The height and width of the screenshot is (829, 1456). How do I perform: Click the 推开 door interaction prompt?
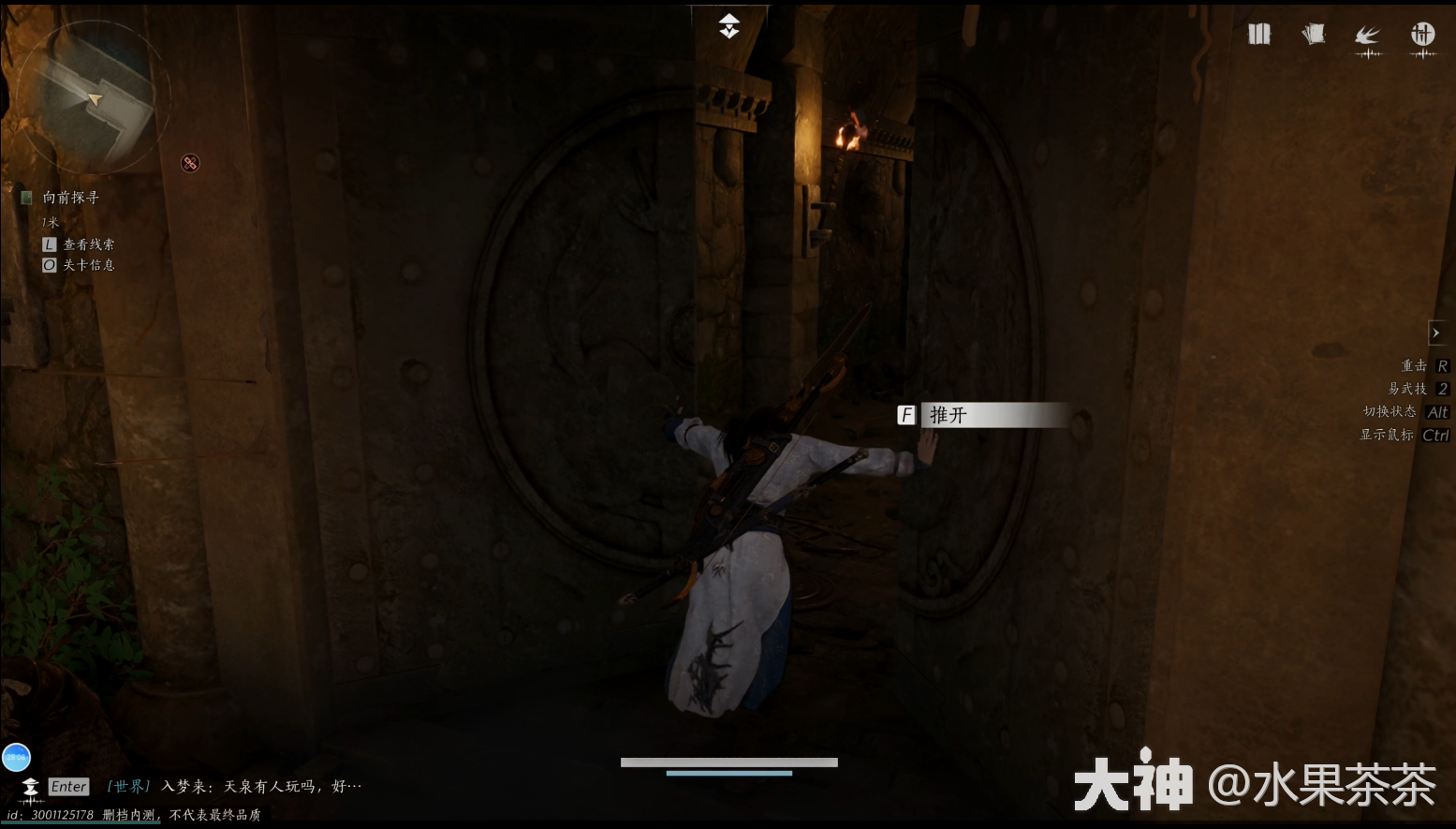[x=983, y=415]
